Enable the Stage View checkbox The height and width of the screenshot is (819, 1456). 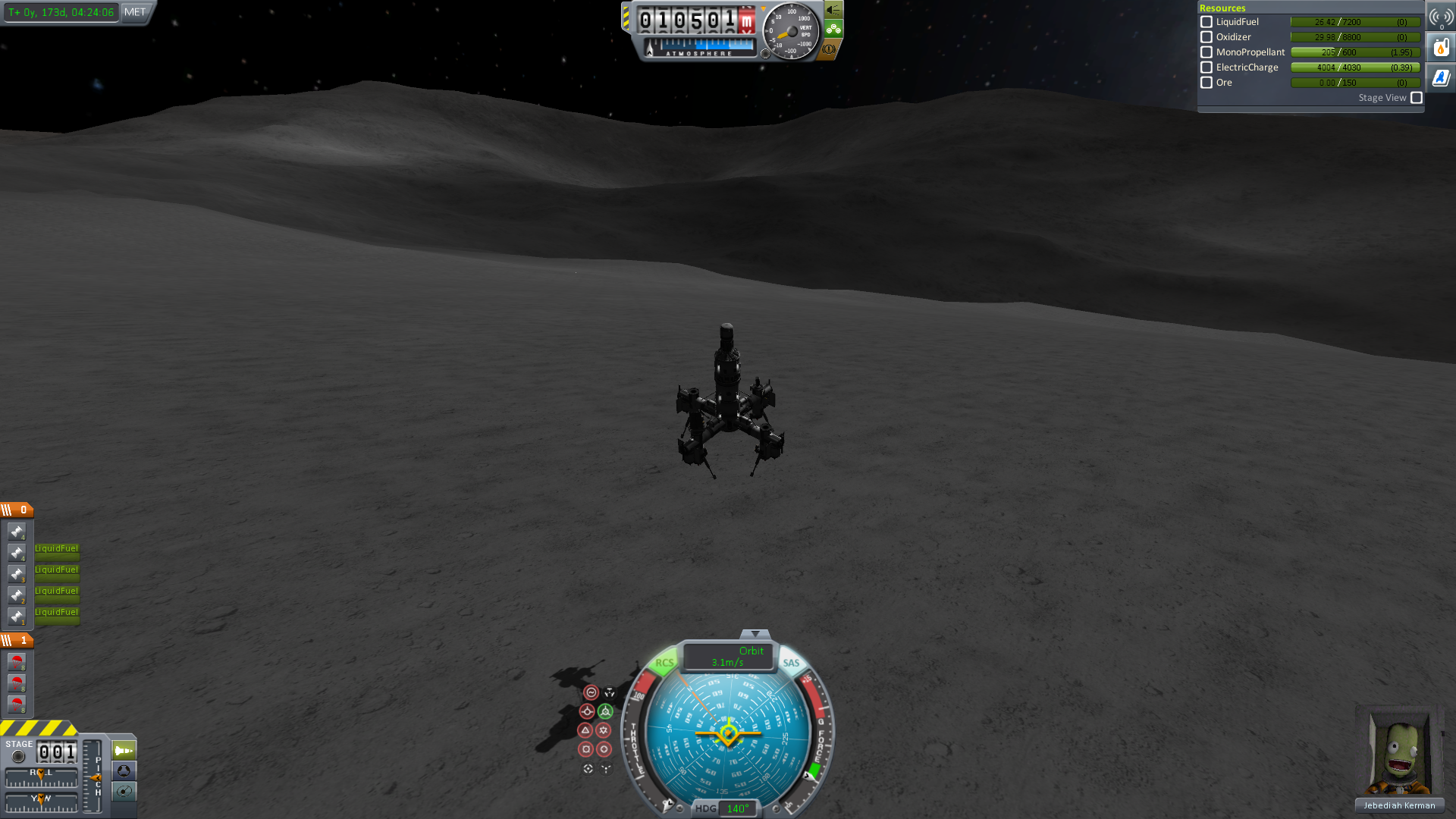tap(1416, 98)
